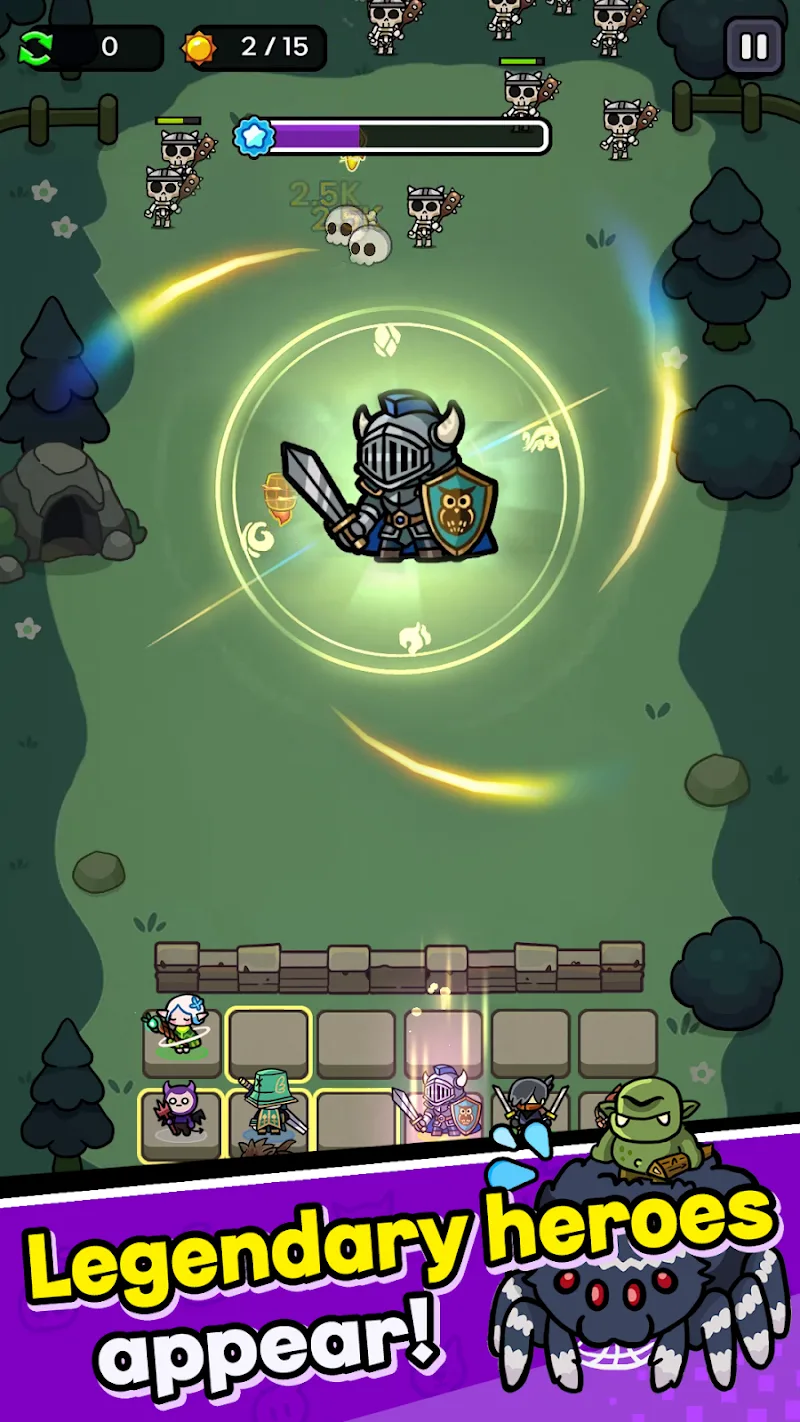
Task: Select the dual-sword ninja unit
Action: pos(529,1105)
